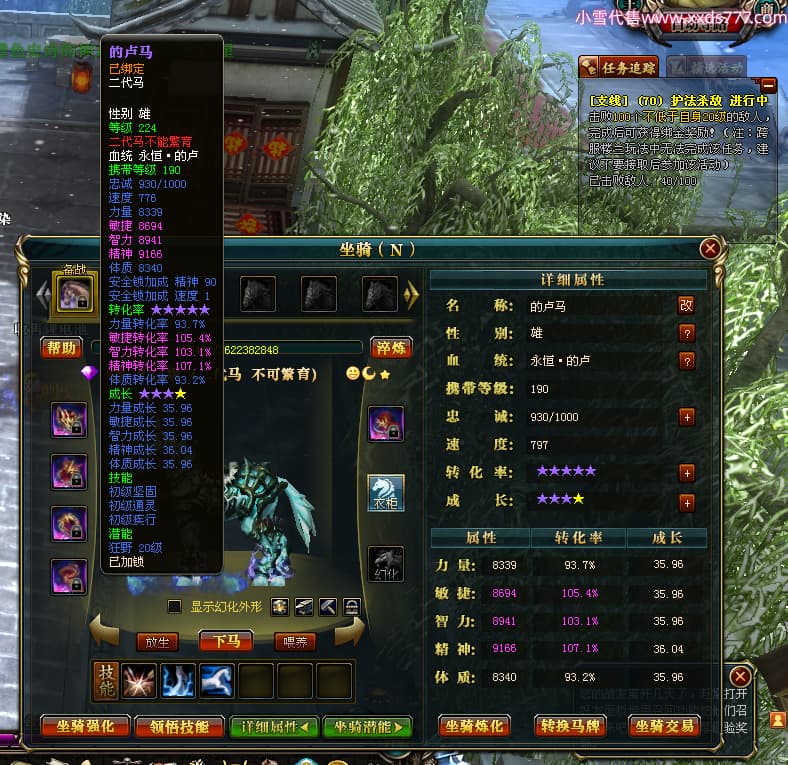Open the 帮助 help button
Screen dimensions: 788x765
pyautogui.click(x=60, y=348)
